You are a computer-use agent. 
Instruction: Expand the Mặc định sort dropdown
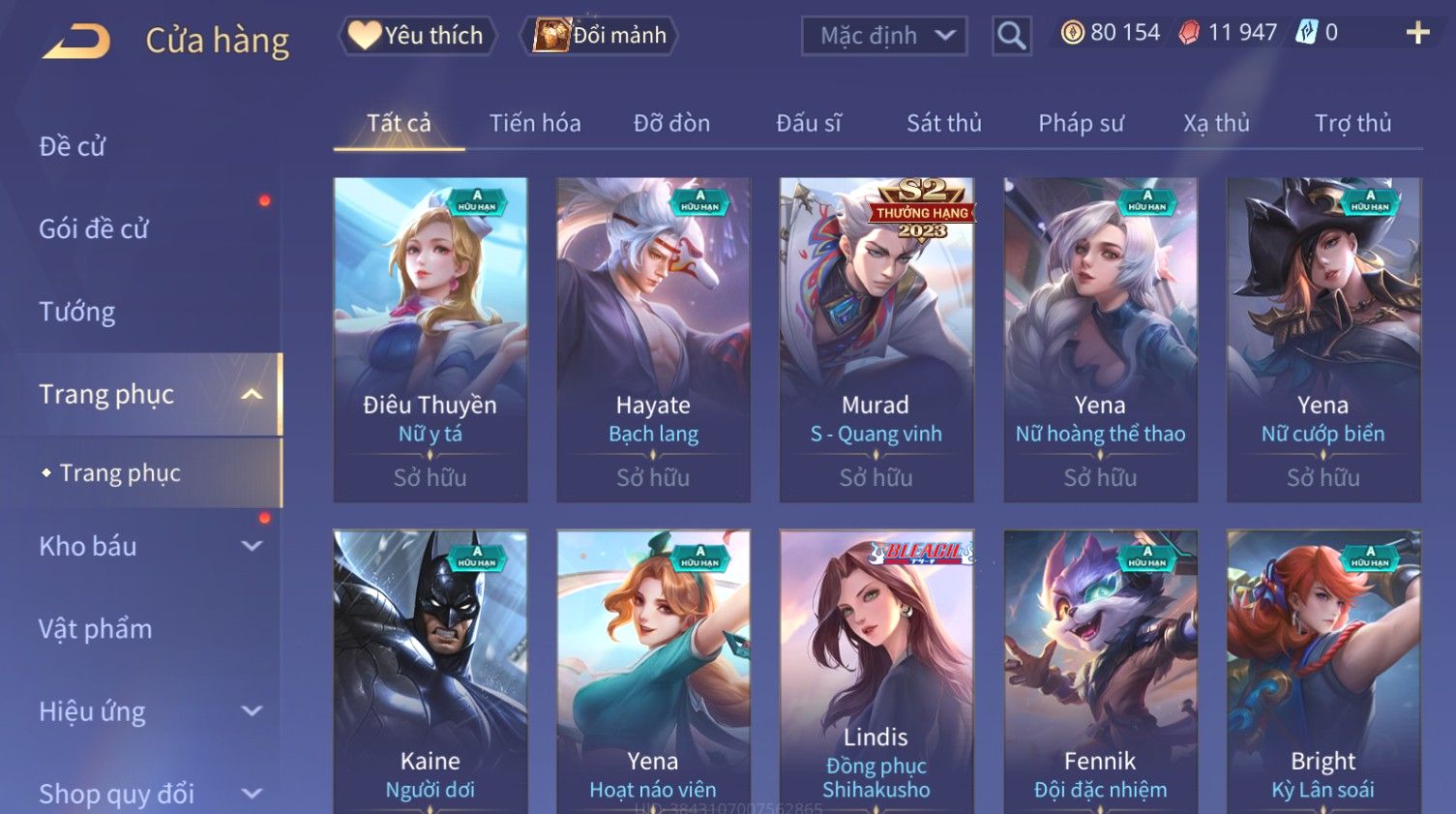(x=884, y=37)
